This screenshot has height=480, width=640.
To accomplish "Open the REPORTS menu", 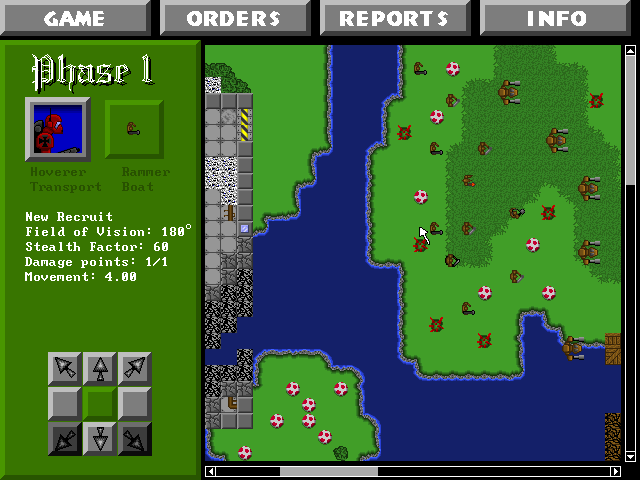I will coord(394,18).
